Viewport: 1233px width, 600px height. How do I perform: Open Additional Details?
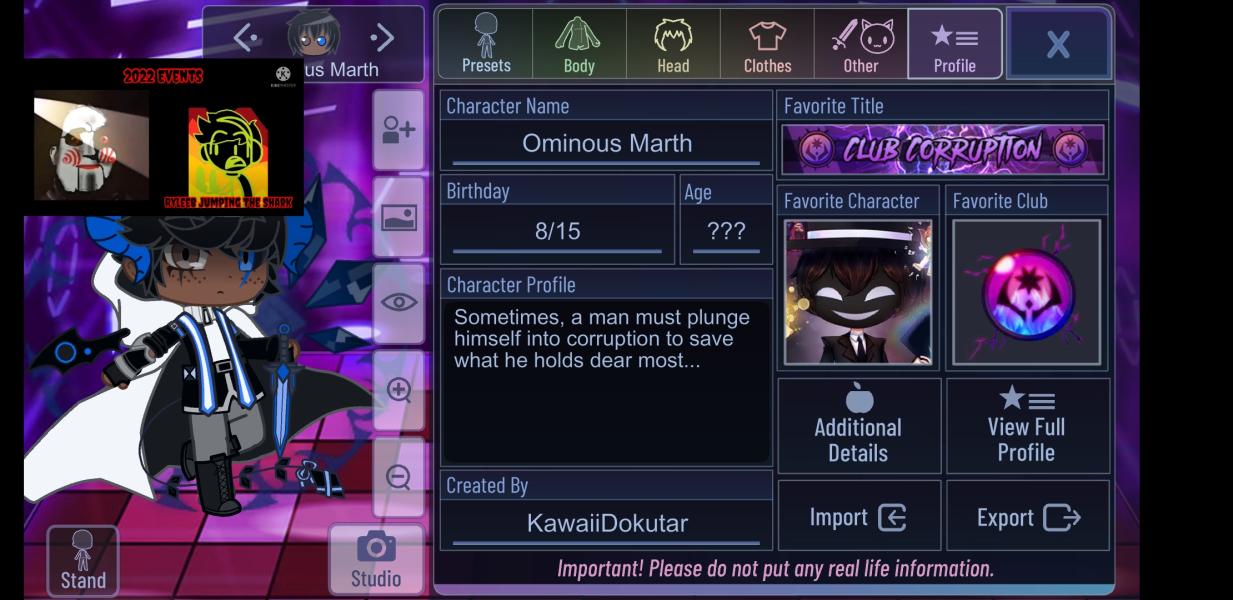[858, 426]
